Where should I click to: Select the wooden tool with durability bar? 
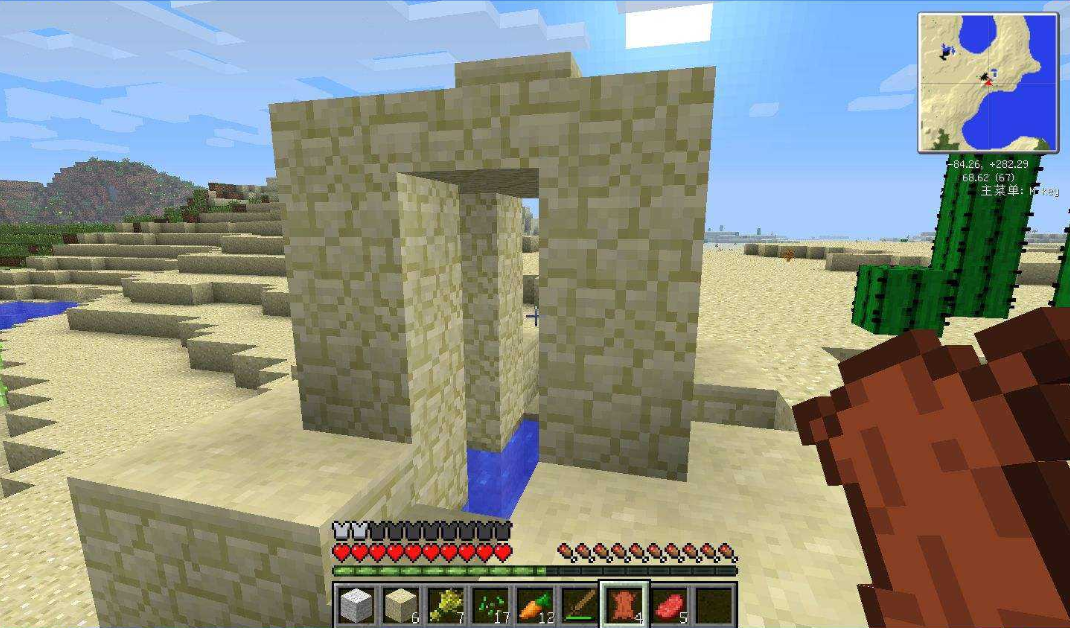click(x=579, y=605)
